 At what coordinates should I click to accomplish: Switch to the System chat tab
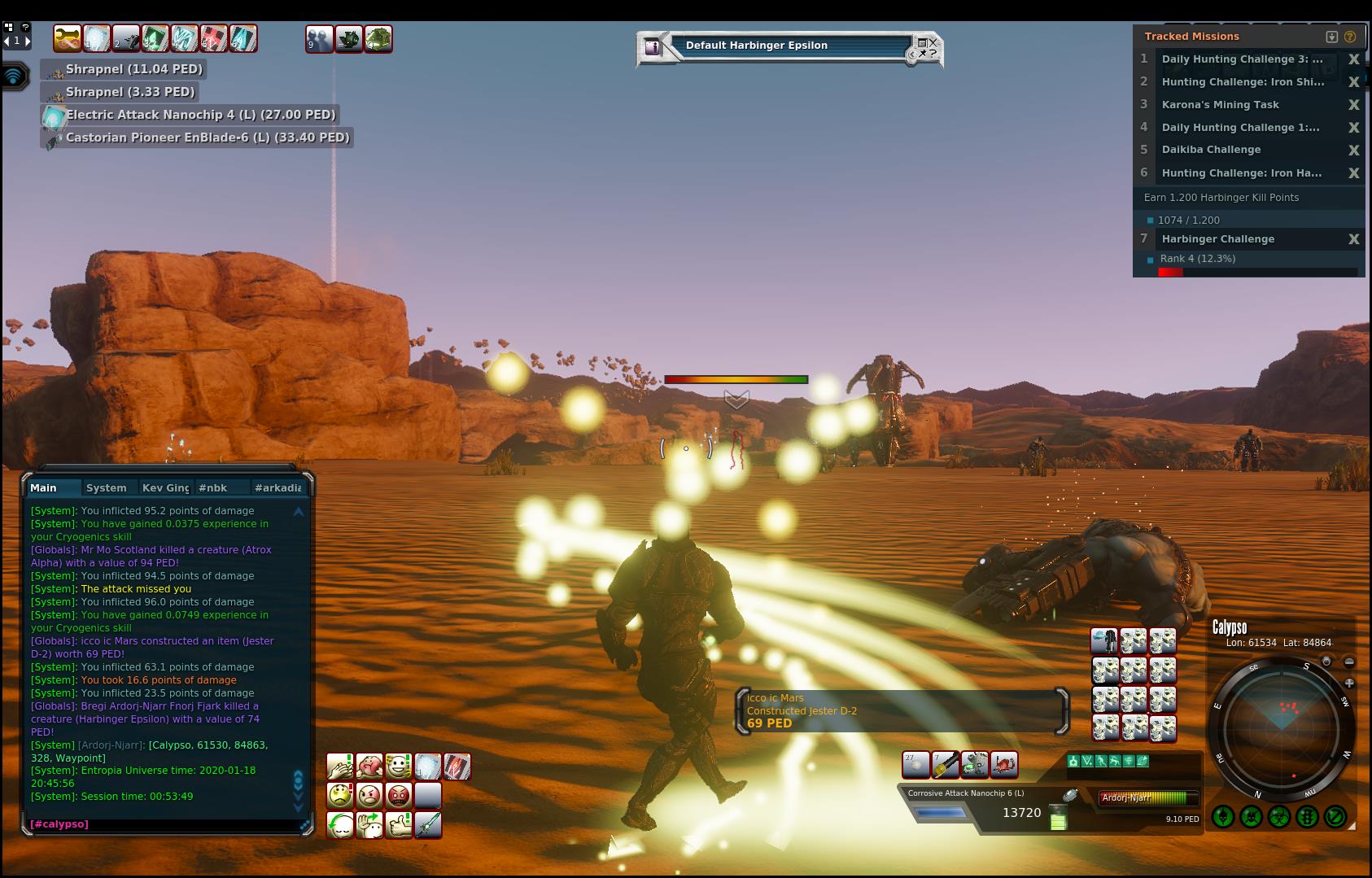106,488
